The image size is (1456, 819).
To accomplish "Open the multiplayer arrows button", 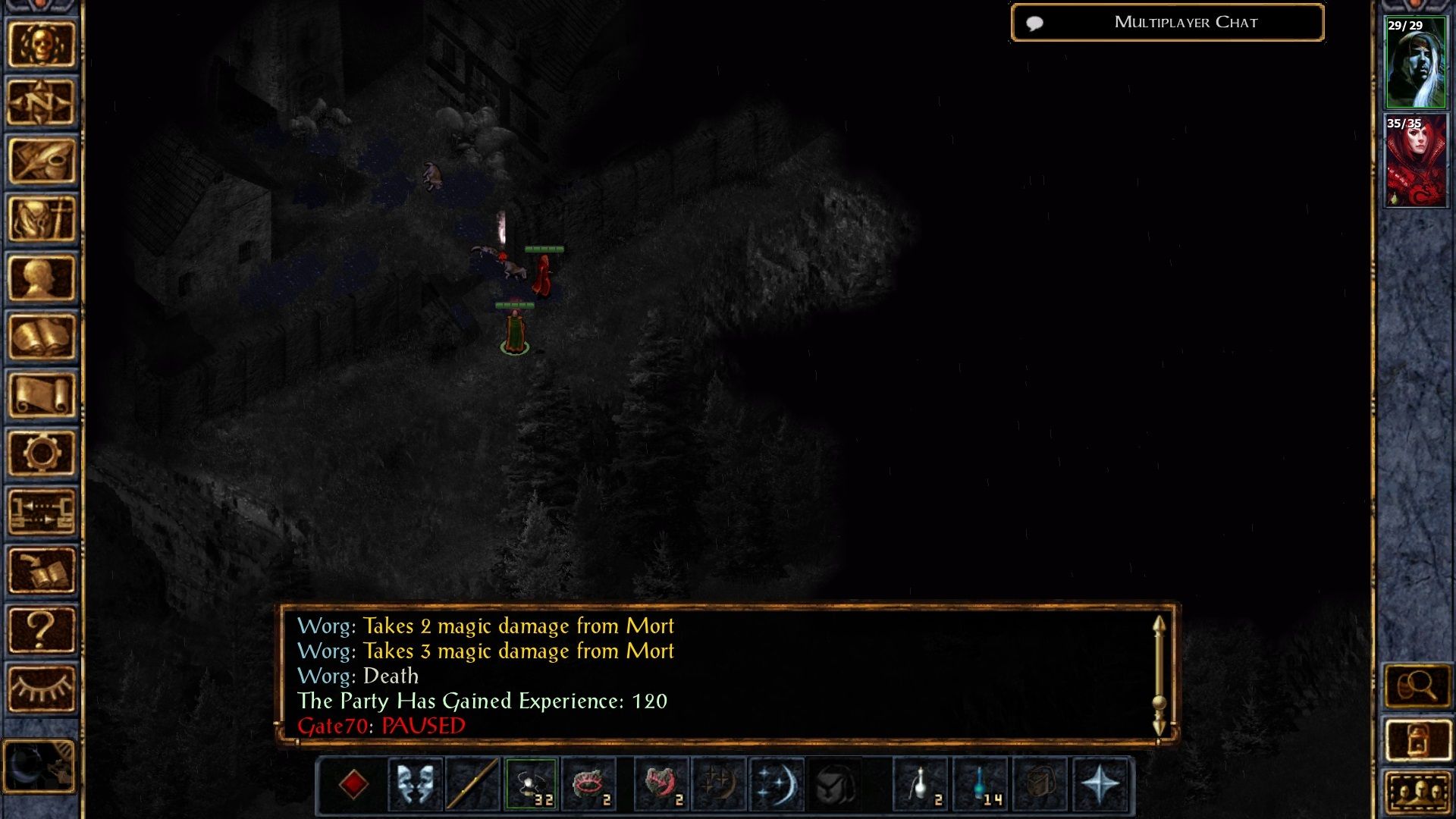I will (x=42, y=511).
